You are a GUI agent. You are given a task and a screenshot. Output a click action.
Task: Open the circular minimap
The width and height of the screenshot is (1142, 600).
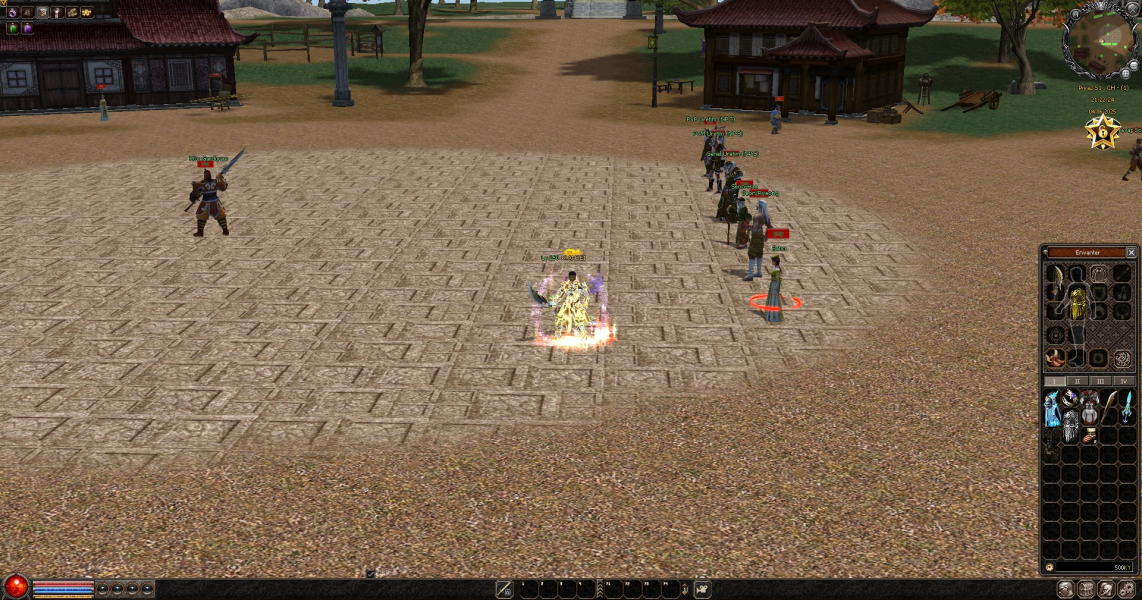point(1098,40)
